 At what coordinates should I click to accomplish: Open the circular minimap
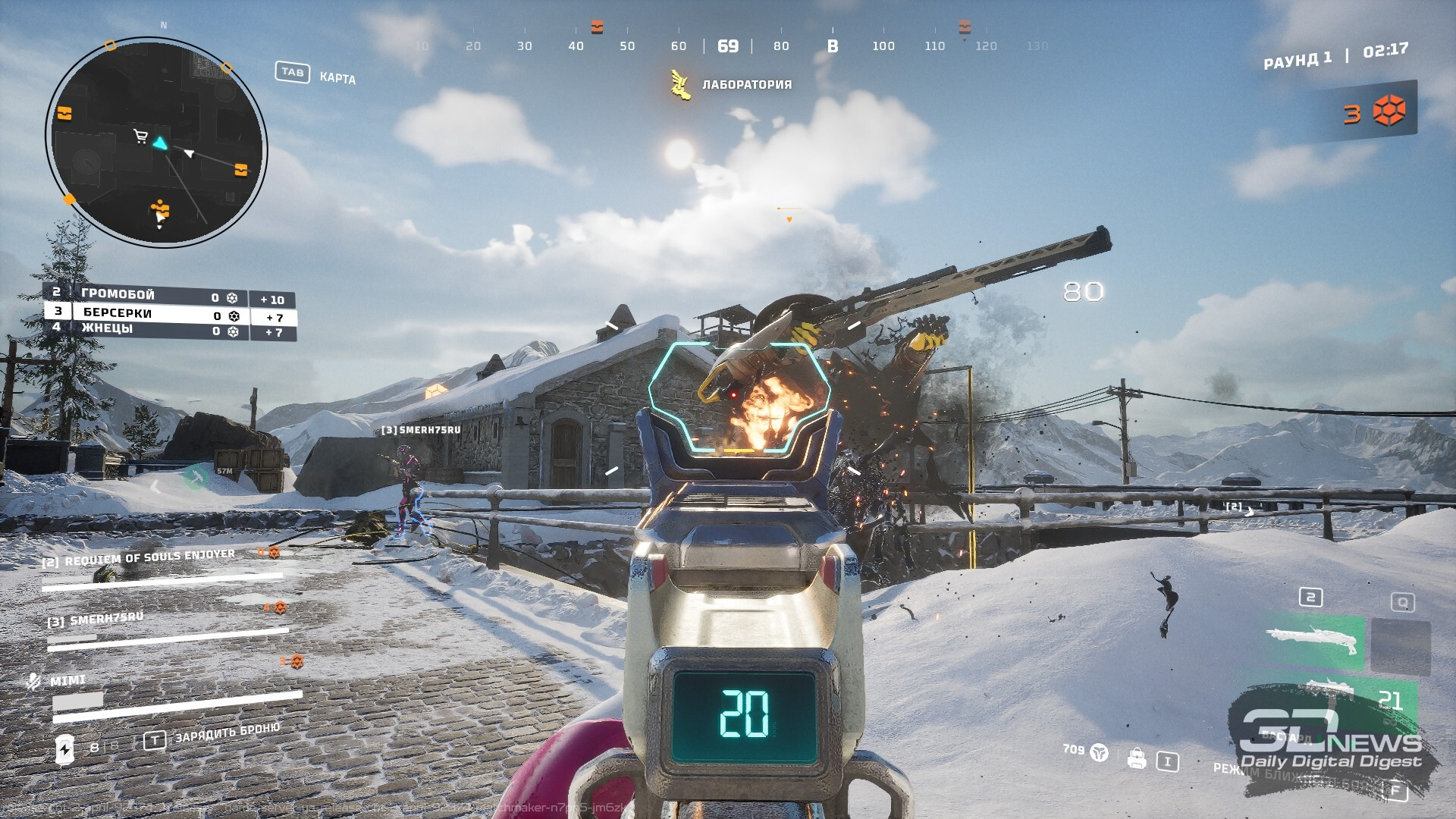156,143
